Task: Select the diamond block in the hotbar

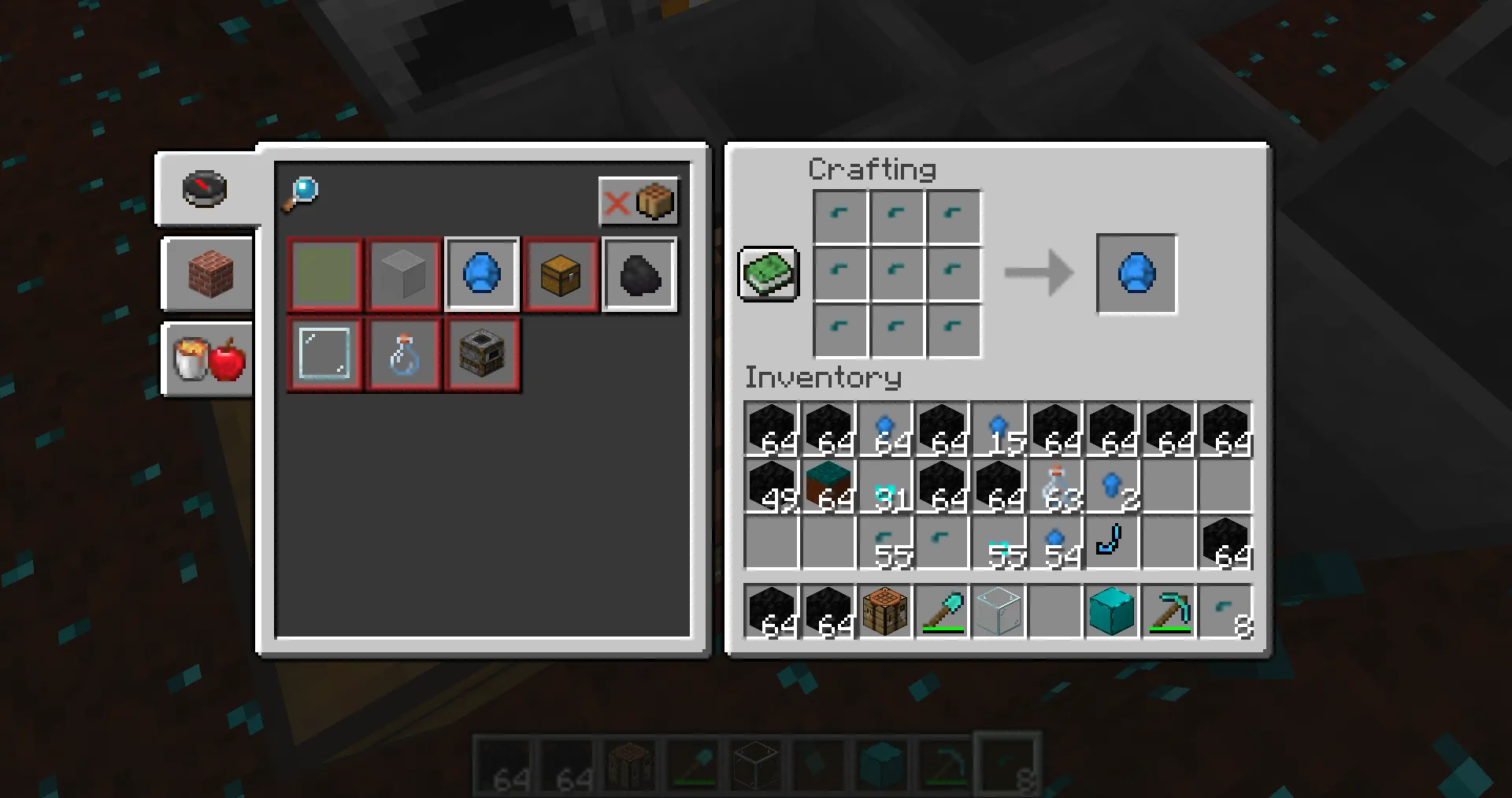Action: 1112,612
